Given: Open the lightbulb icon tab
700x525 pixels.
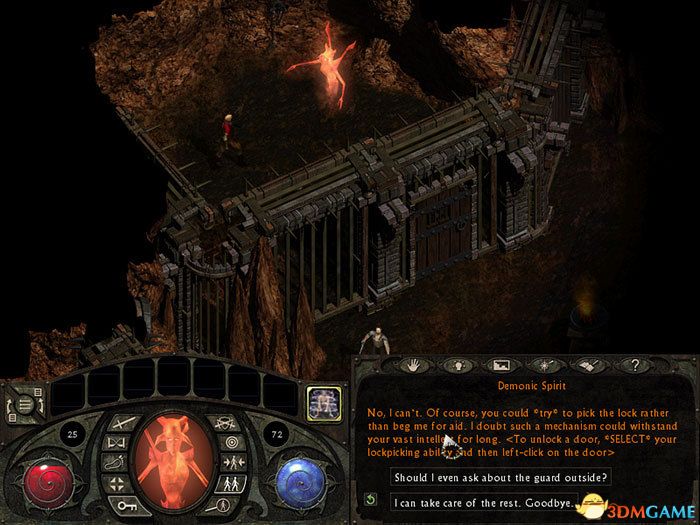Looking at the screenshot, I should (456, 367).
